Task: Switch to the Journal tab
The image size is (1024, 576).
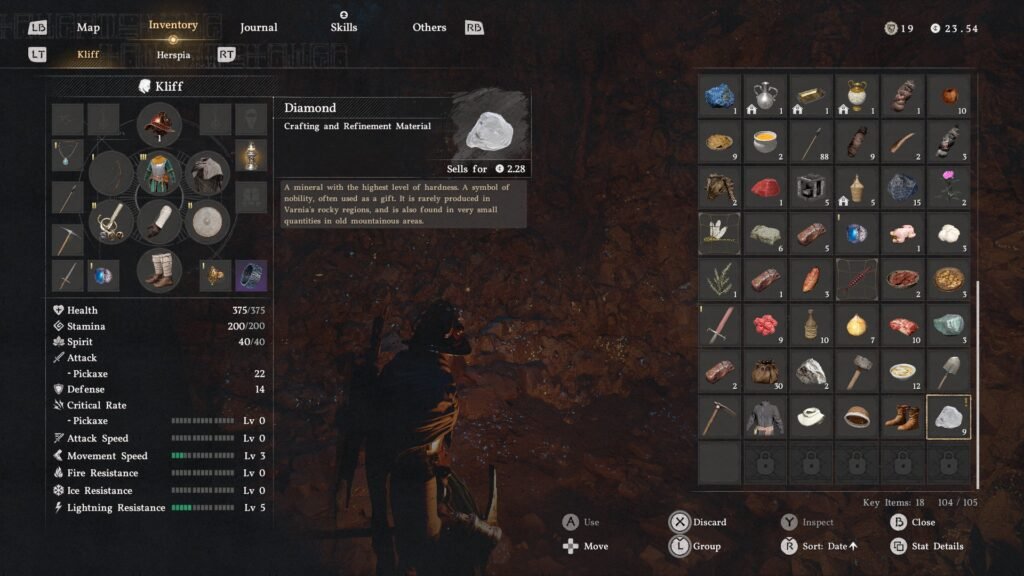Action: click(258, 27)
